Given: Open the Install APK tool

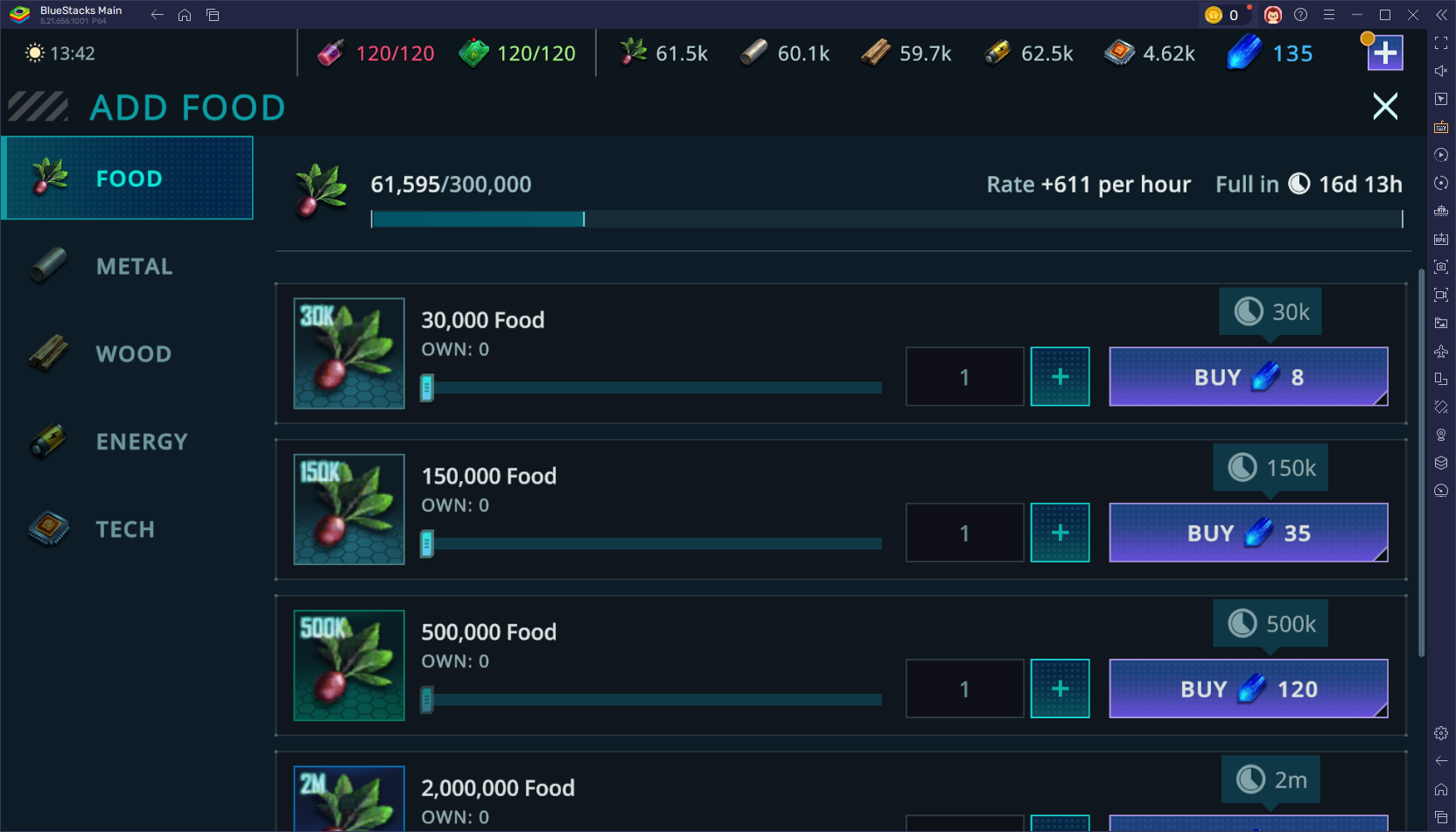Looking at the screenshot, I should 1441,238.
